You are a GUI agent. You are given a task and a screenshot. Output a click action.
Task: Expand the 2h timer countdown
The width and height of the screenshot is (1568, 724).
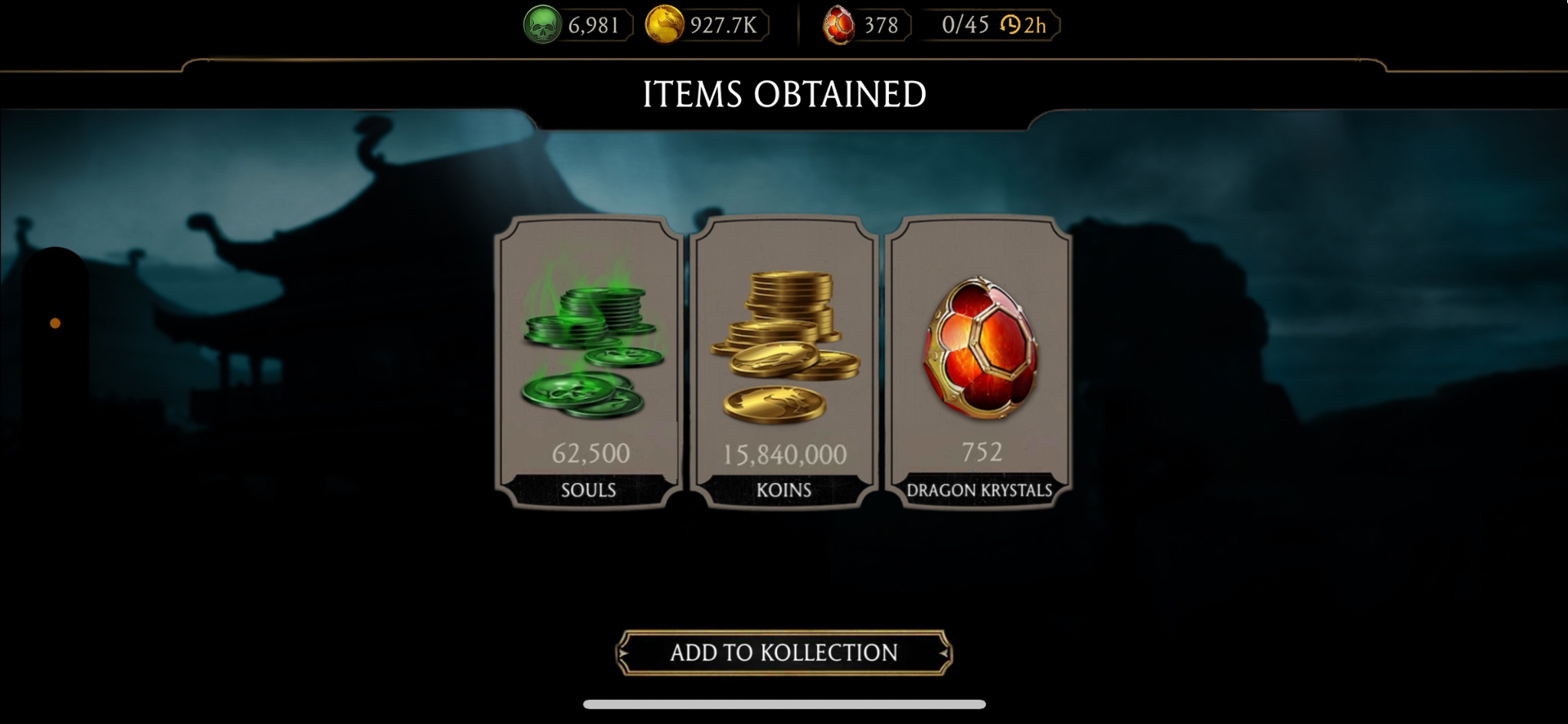1035,24
